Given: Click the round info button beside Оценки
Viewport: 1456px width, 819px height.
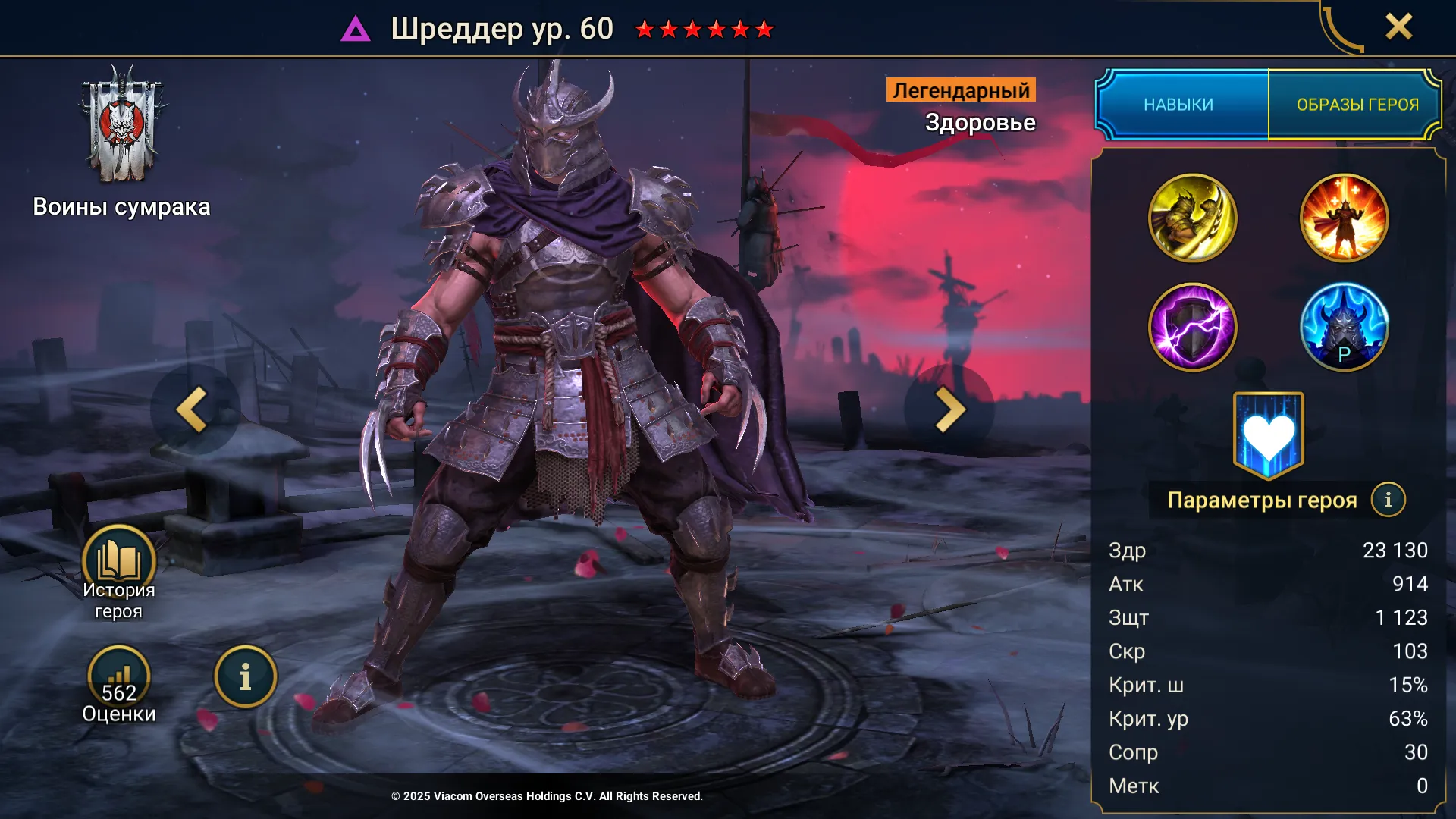Looking at the screenshot, I should point(245,677).
